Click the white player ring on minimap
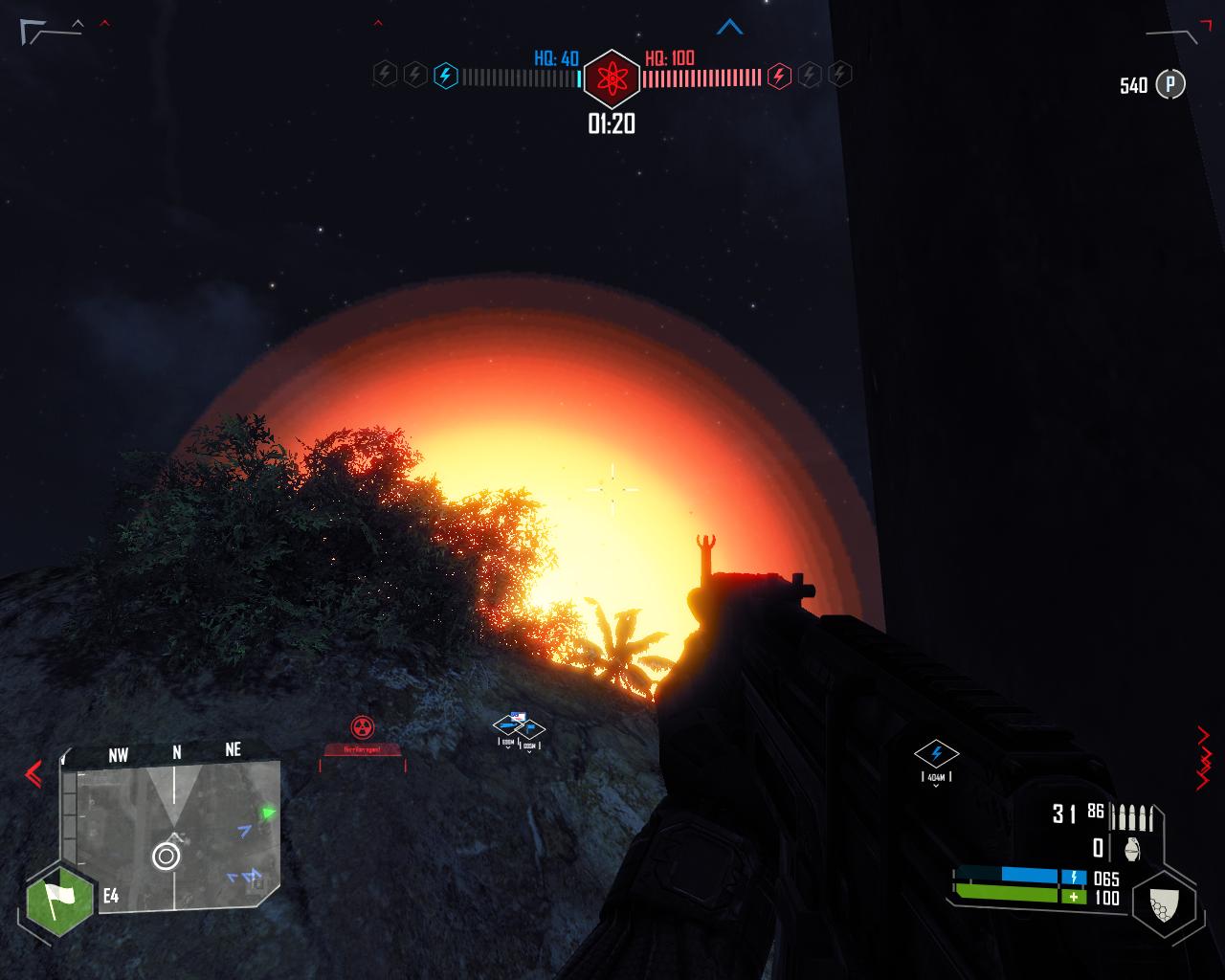 [166, 856]
